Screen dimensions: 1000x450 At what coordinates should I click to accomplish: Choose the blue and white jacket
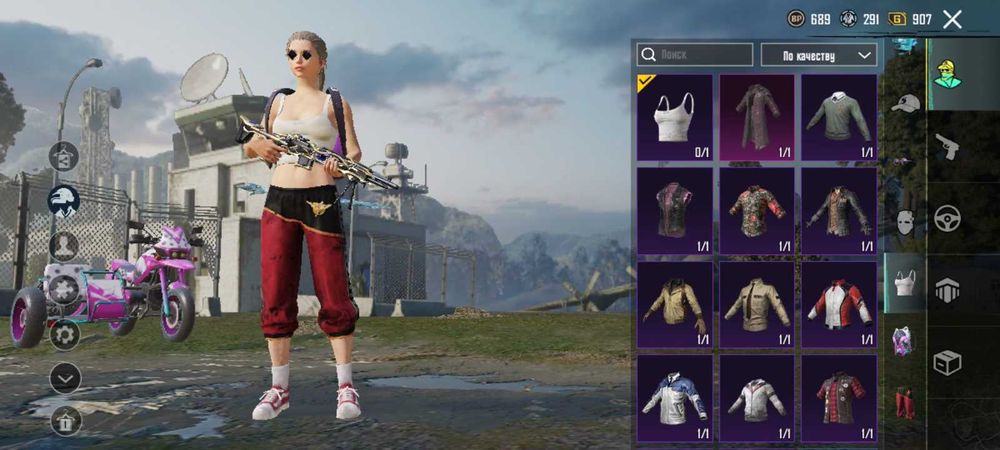tap(675, 397)
